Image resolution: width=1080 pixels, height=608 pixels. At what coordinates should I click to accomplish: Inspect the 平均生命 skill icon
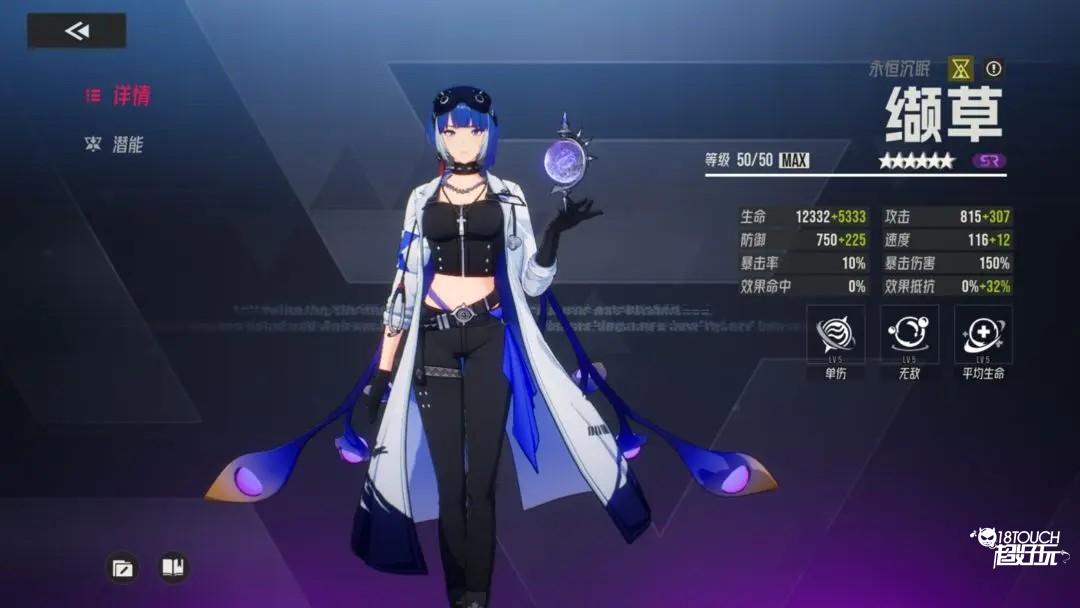(x=983, y=334)
